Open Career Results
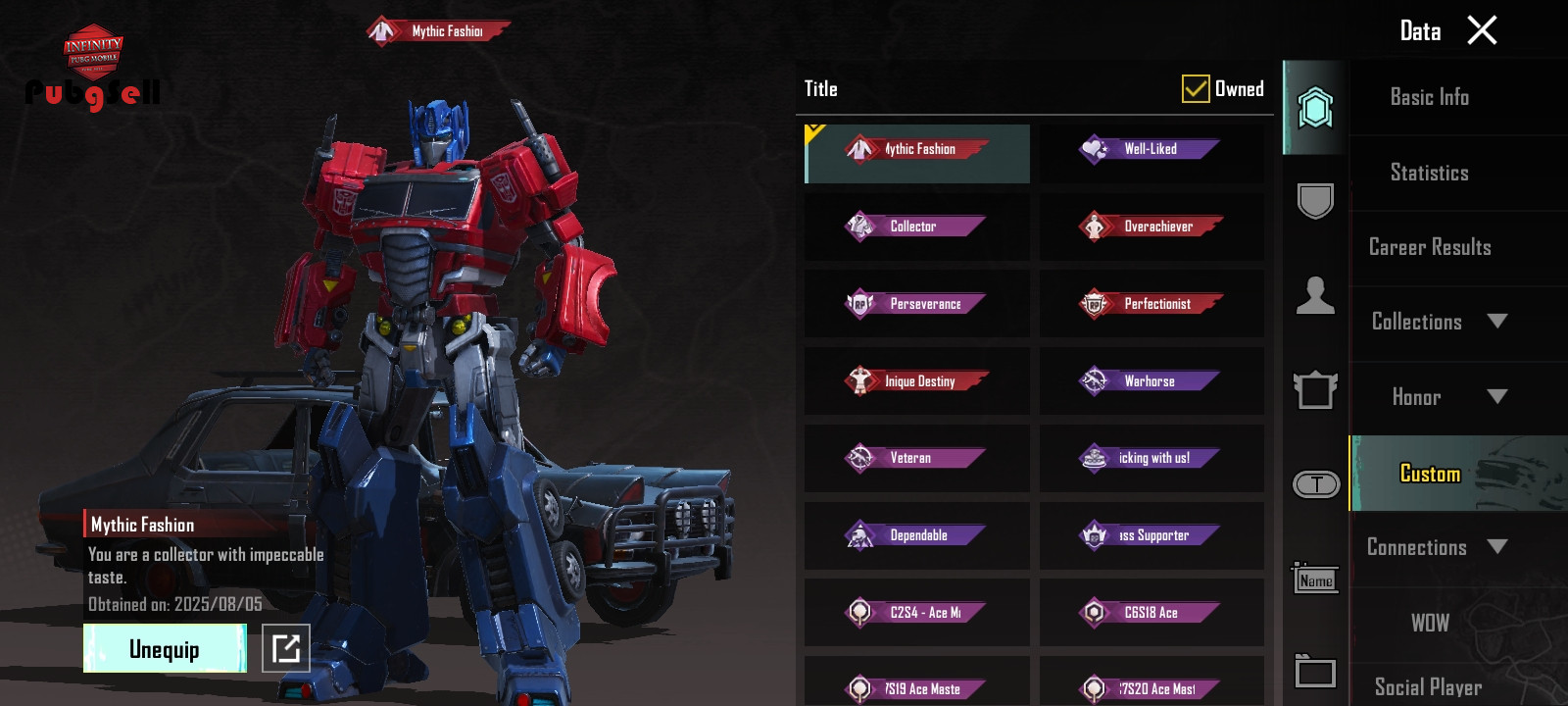This screenshot has height=706, width=1568. pyautogui.click(x=1429, y=247)
